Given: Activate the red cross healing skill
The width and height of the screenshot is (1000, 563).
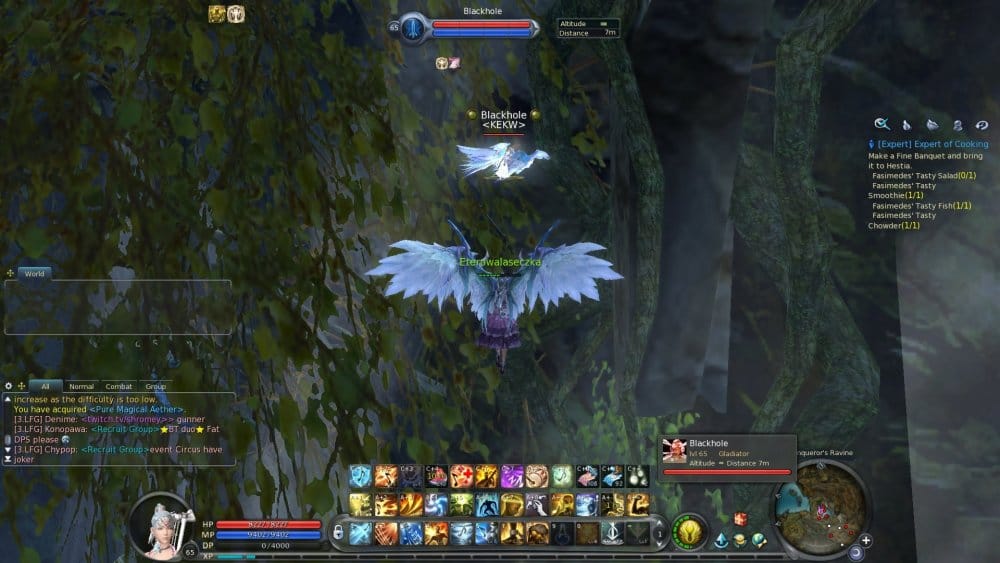Looking at the screenshot, I should click(461, 476).
